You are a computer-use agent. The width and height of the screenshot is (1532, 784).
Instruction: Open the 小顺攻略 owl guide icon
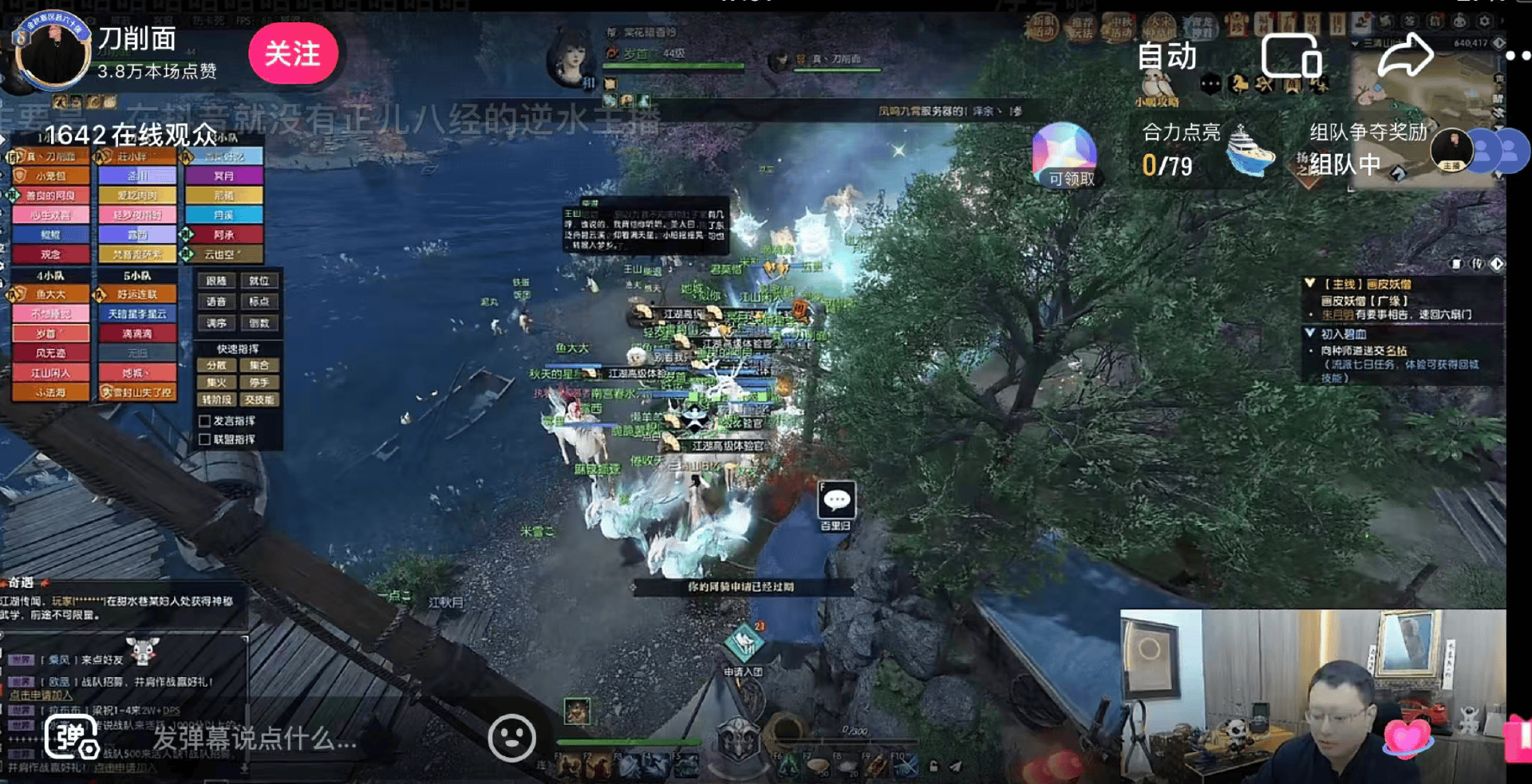1156,86
